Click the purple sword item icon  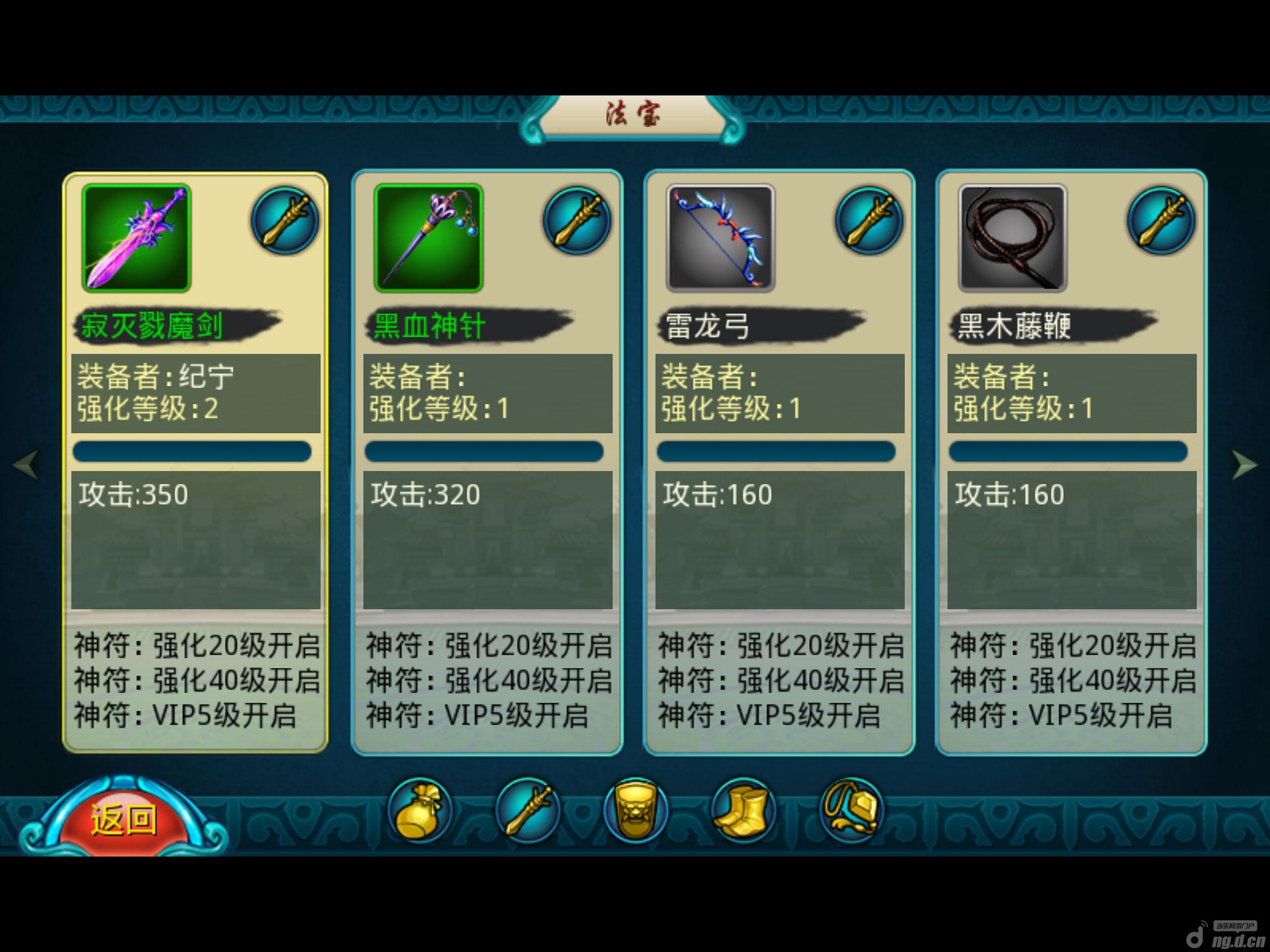pyautogui.click(x=136, y=238)
